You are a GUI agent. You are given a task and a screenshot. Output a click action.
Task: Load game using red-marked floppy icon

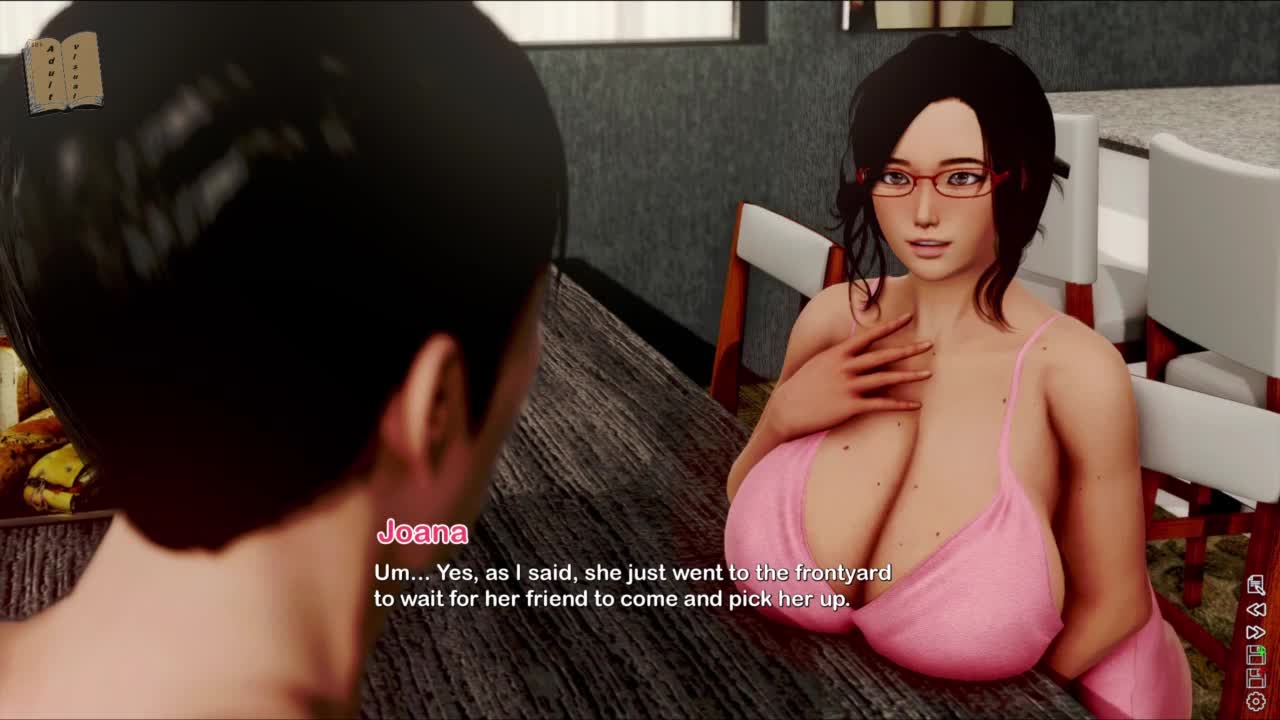[1256, 678]
